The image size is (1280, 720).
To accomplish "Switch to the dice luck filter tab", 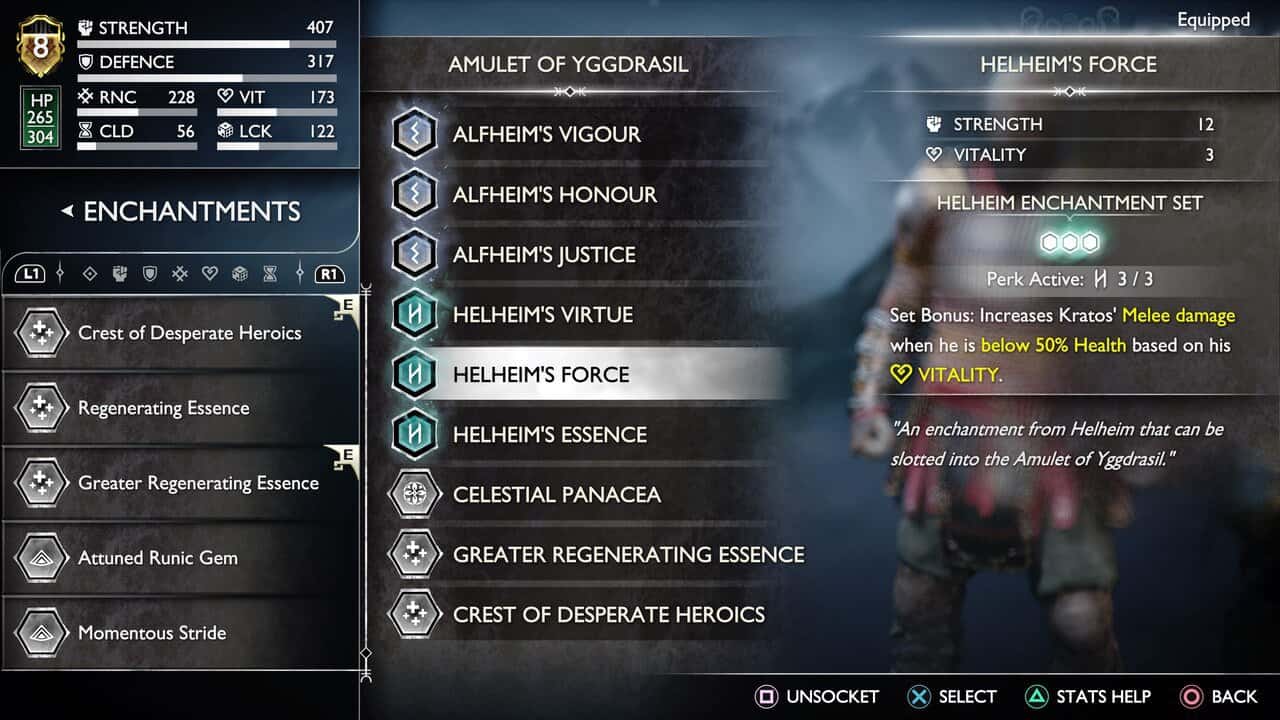I will [x=240, y=273].
